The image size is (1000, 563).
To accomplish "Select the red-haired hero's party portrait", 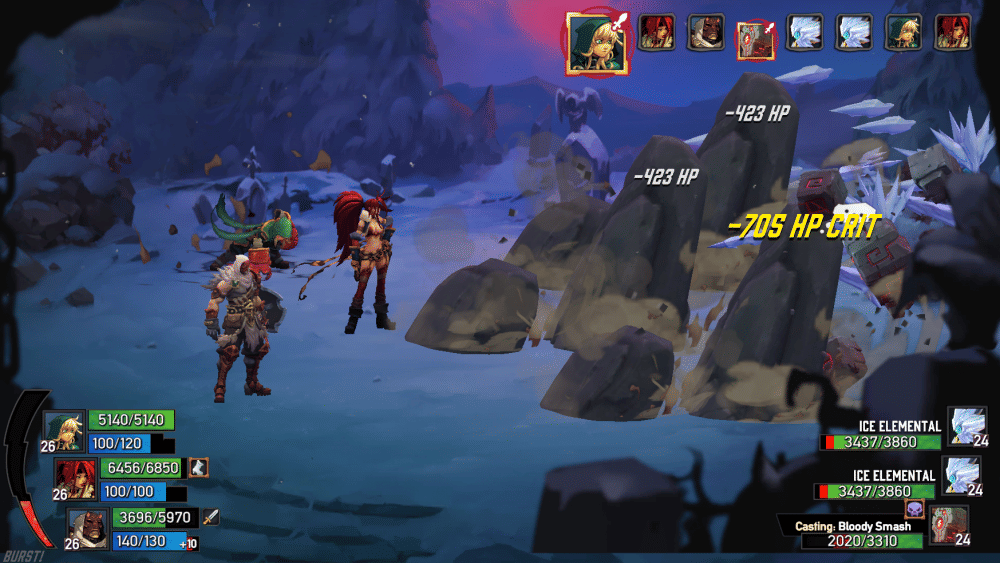I will click(75, 478).
